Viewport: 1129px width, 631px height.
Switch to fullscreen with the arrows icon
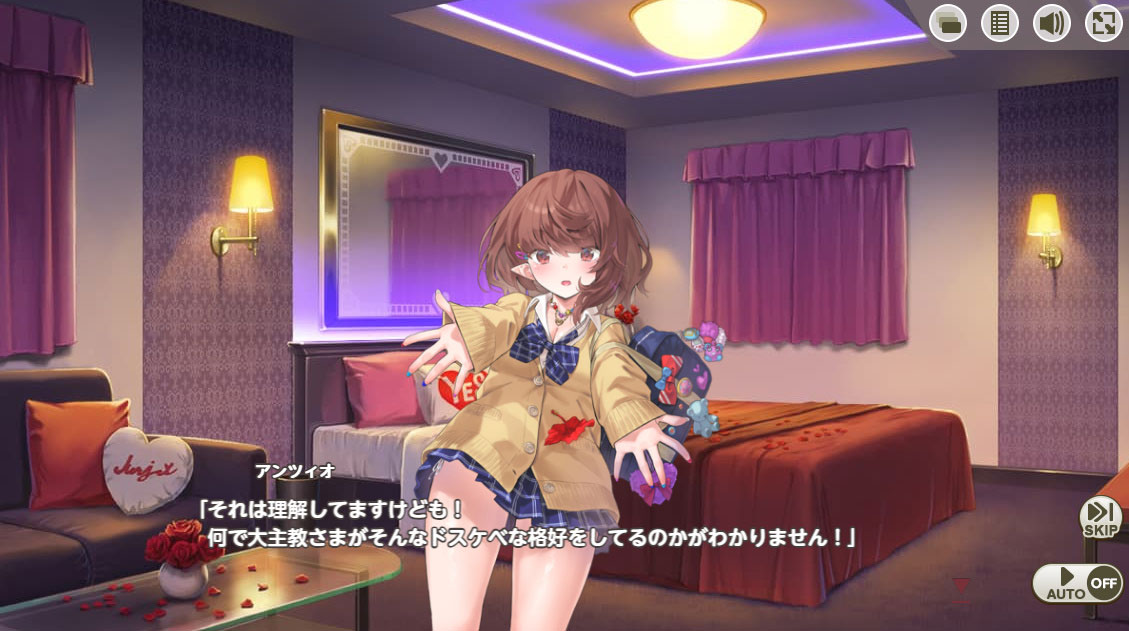tap(1103, 23)
